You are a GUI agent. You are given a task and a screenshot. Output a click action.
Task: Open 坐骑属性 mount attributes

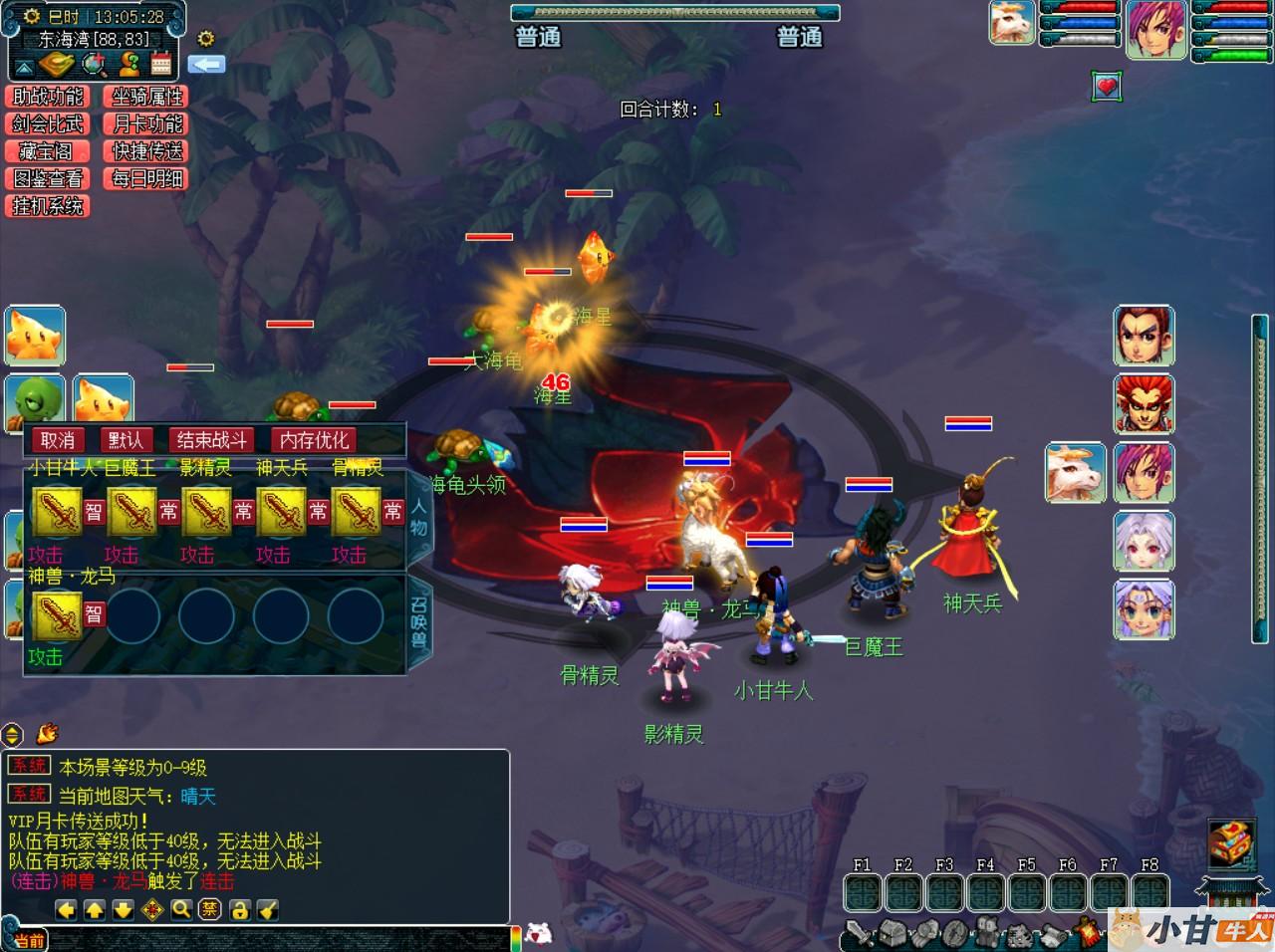point(147,97)
